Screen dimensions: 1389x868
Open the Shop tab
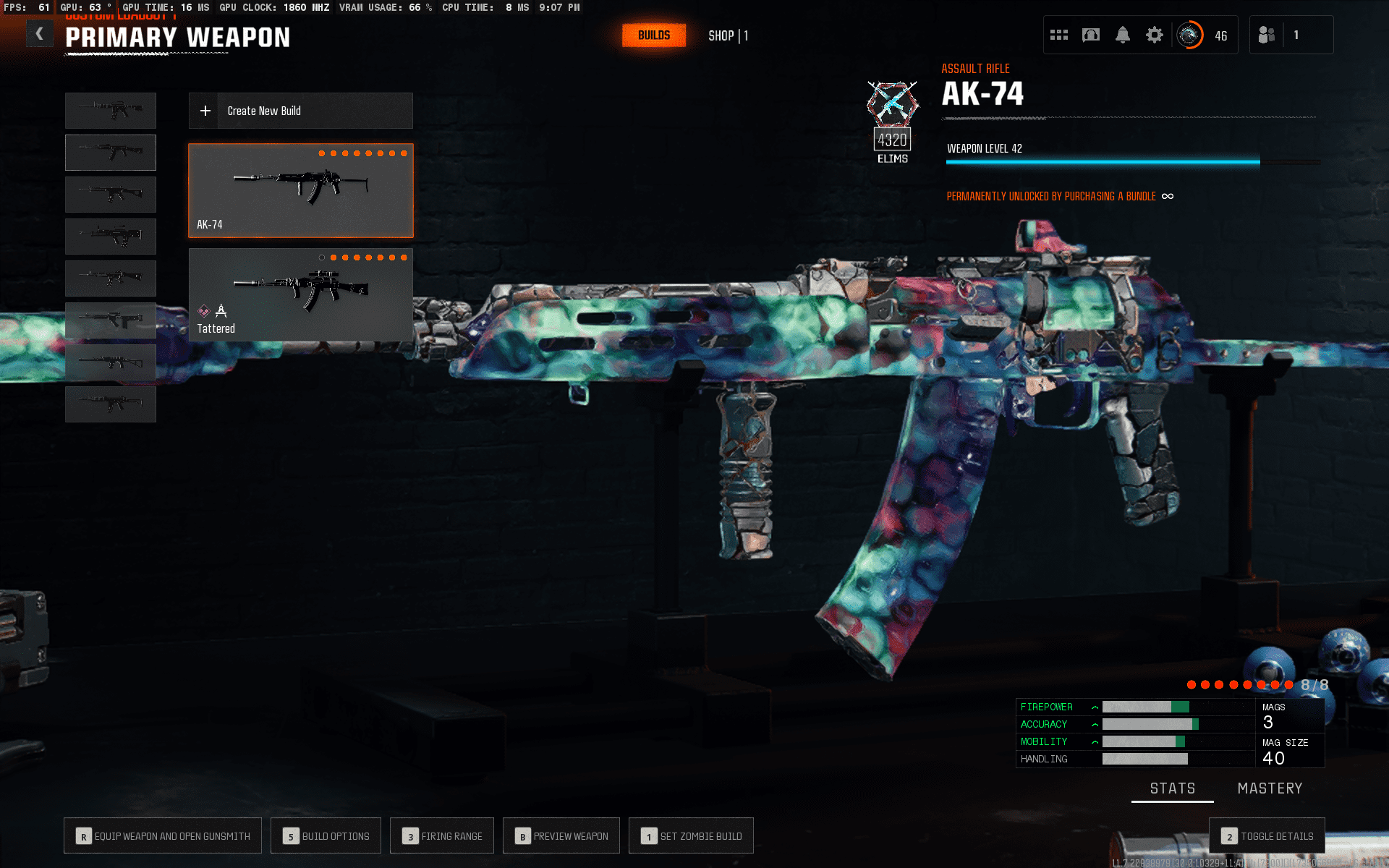[x=728, y=35]
